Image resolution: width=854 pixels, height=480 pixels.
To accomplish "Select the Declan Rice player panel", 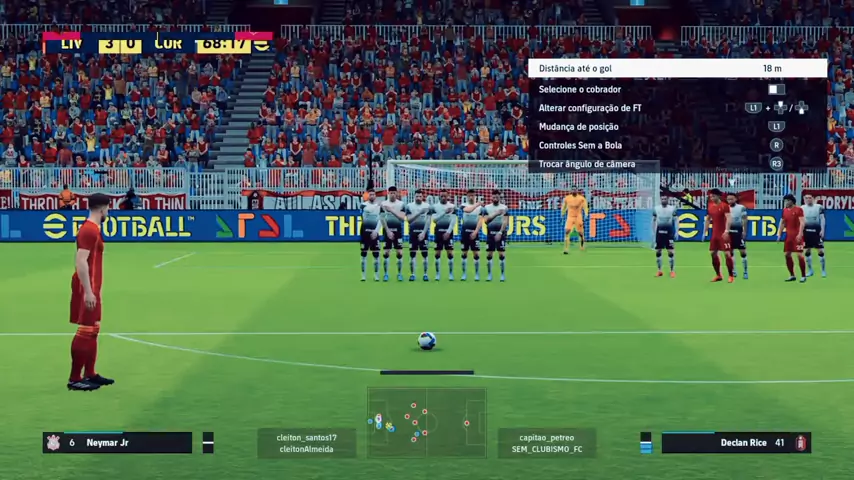I will pyautogui.click(x=735, y=442).
